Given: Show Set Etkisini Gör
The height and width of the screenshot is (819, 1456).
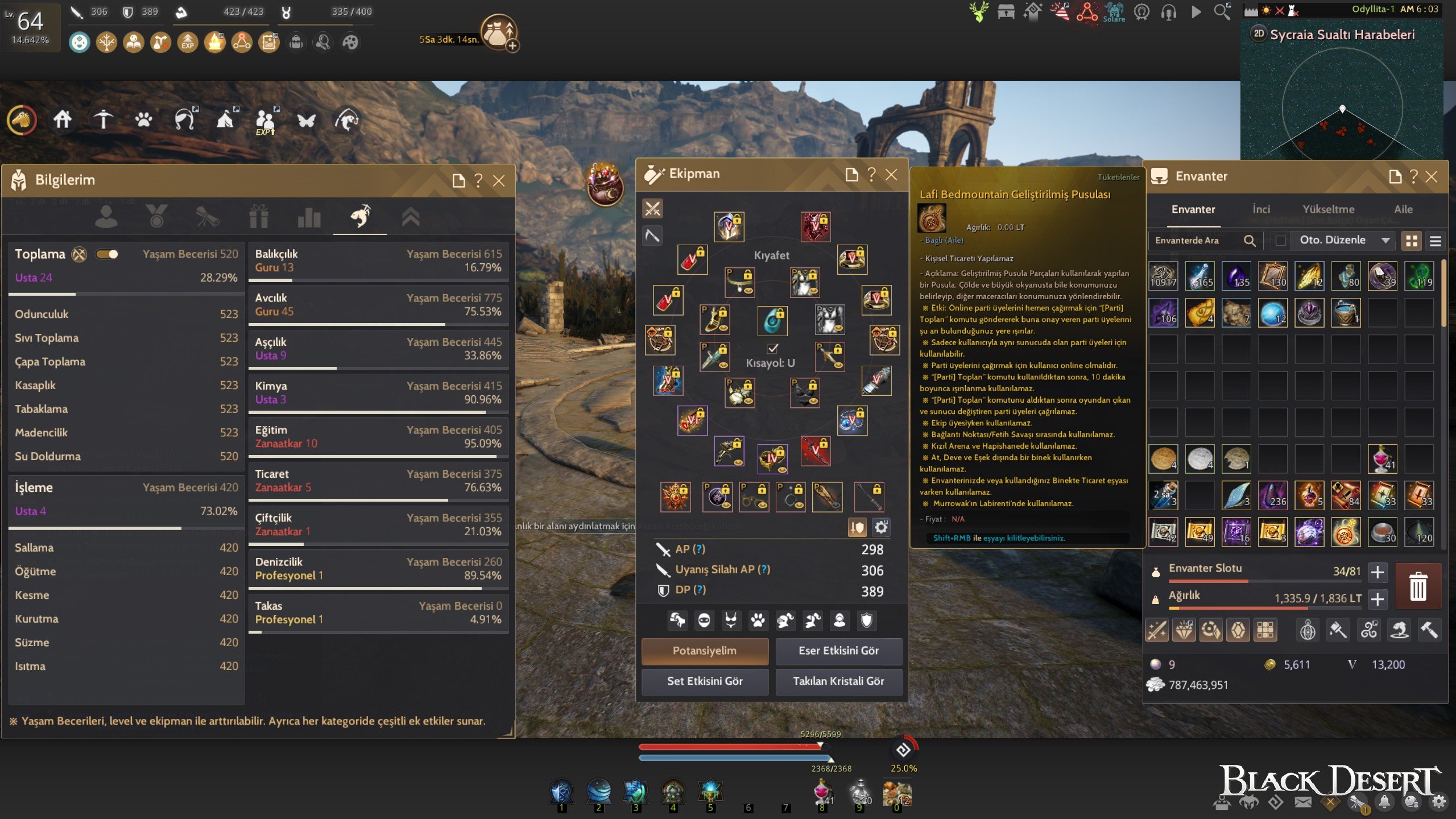Looking at the screenshot, I should pyautogui.click(x=705, y=681).
